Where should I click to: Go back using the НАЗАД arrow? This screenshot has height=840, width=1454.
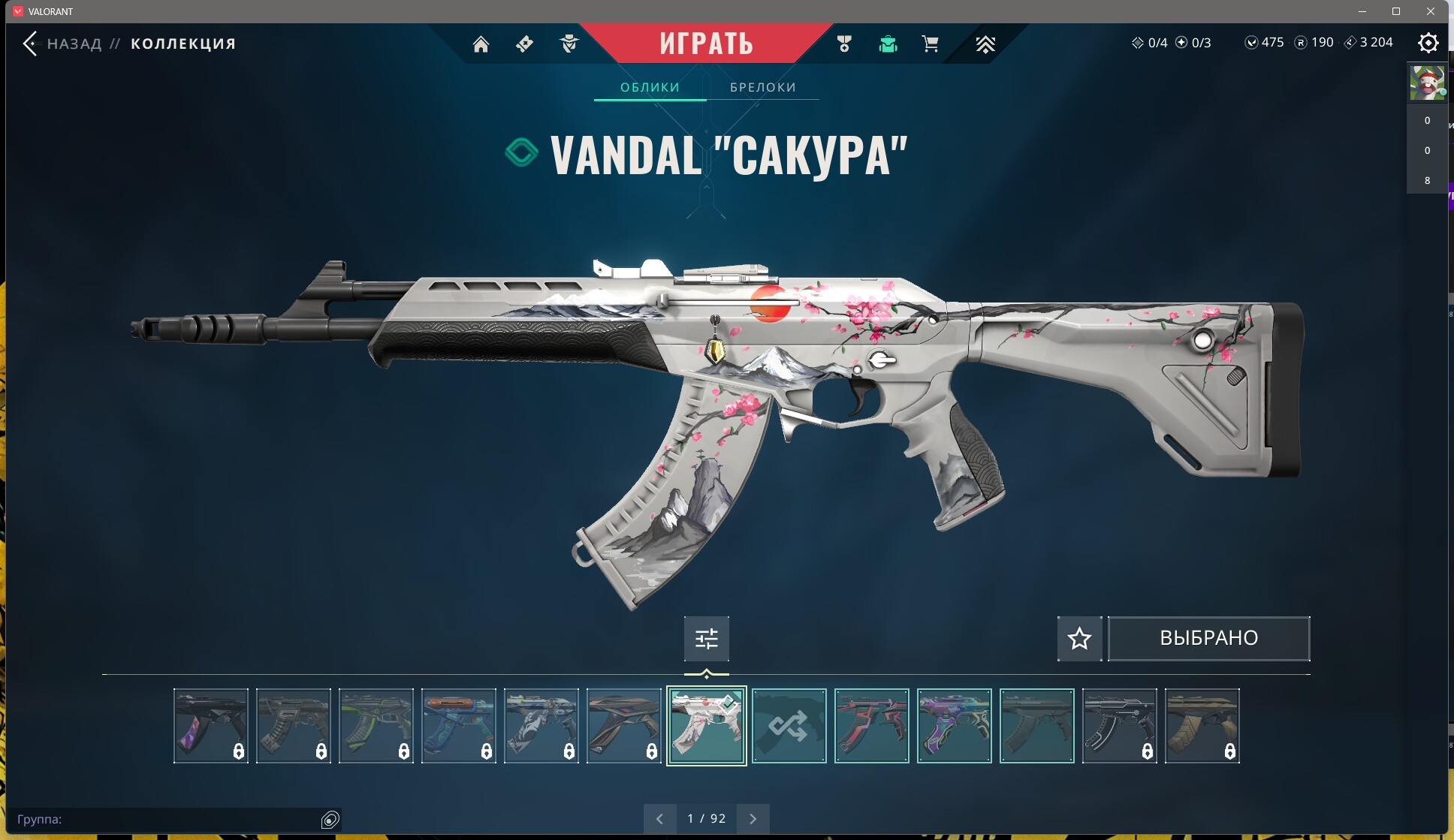point(31,44)
